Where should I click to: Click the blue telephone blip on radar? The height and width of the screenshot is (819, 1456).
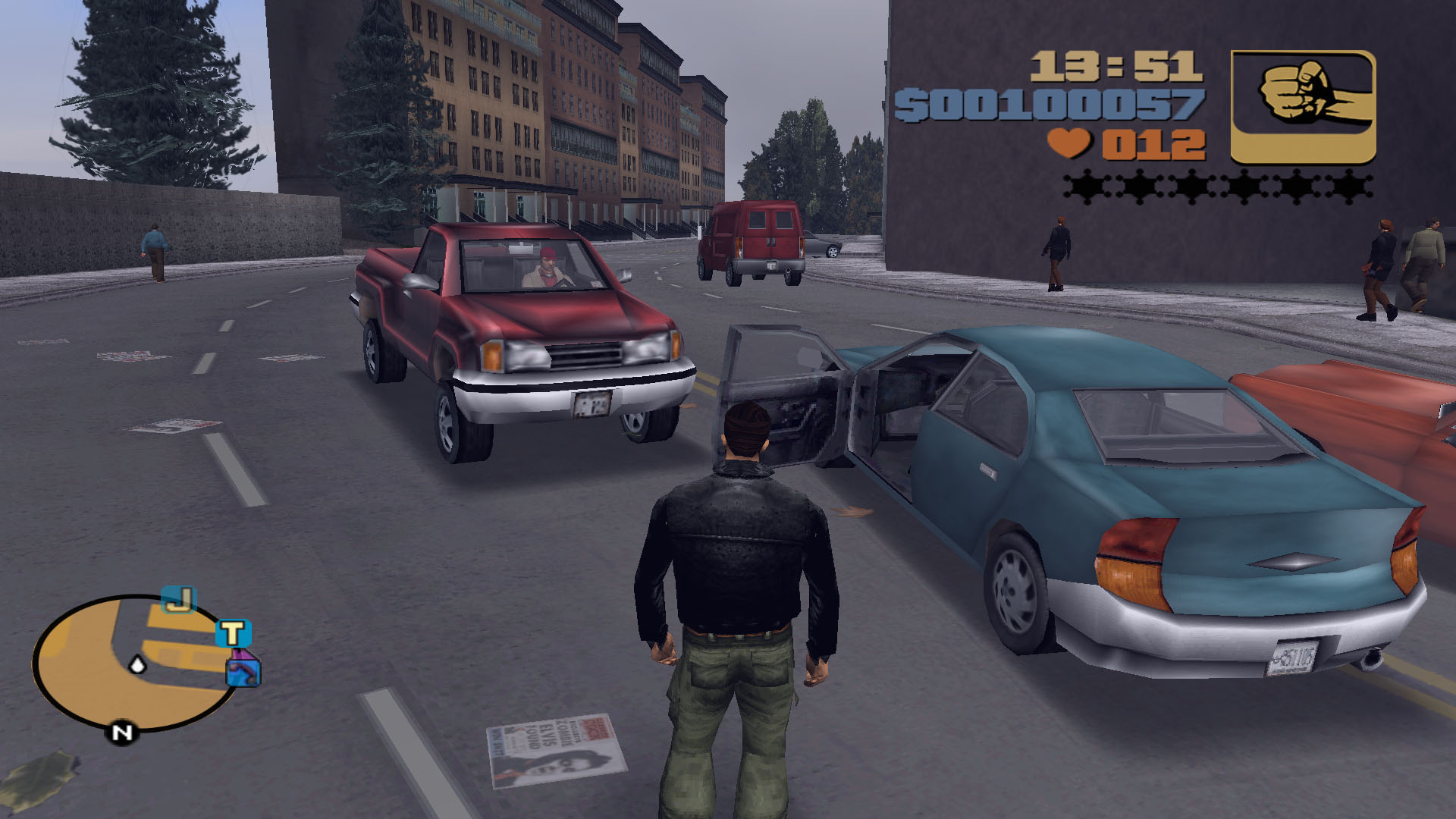point(244,671)
